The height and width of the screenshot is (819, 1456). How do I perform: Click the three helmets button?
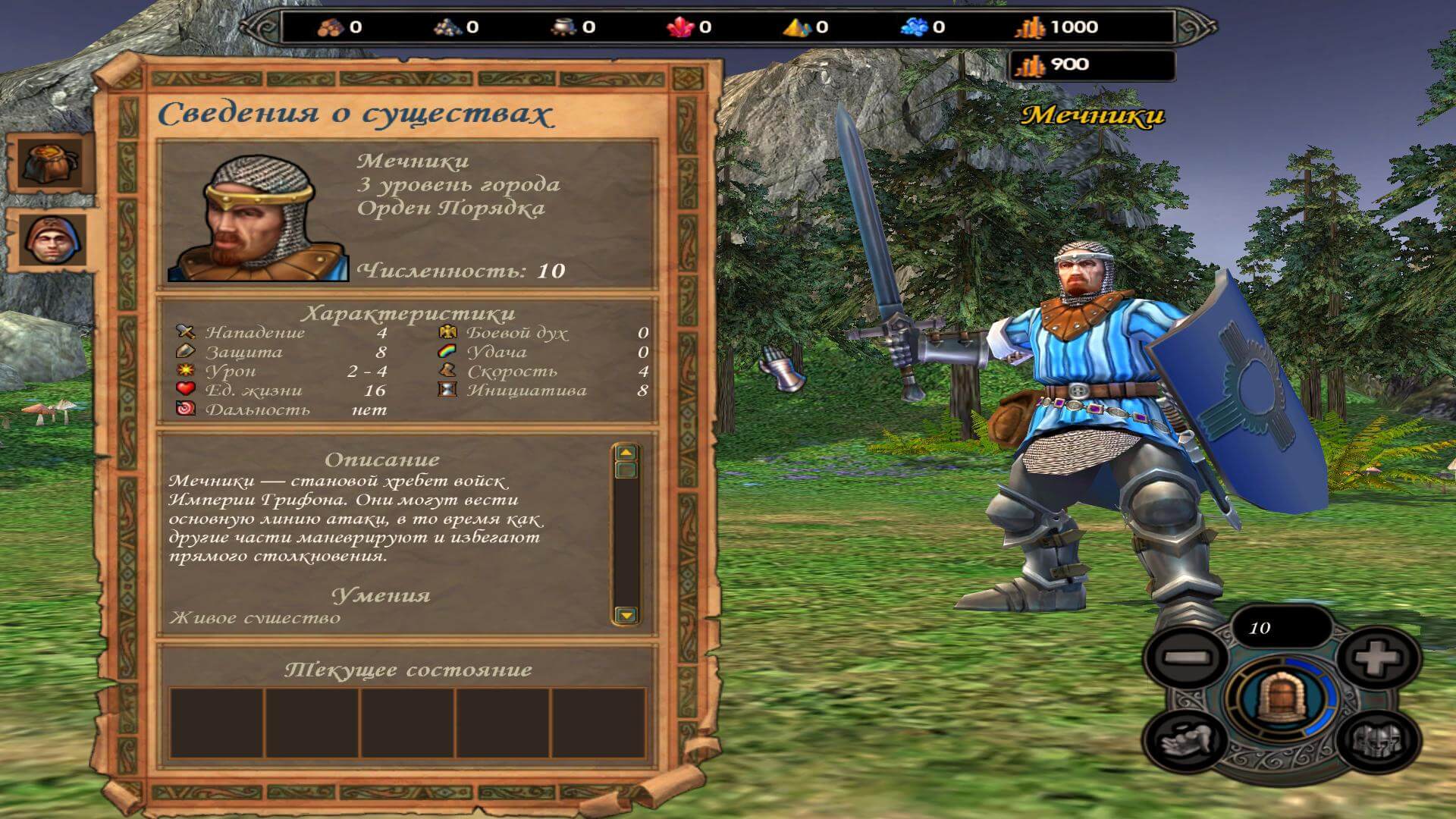click(x=1376, y=739)
